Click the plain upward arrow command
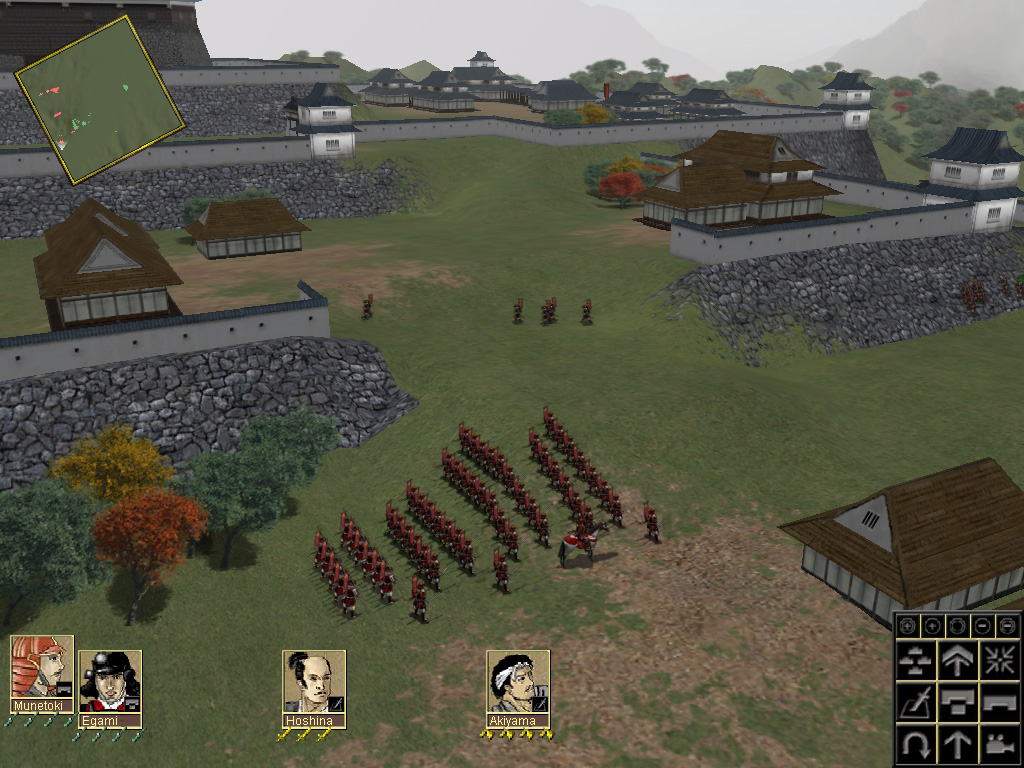 point(958,743)
